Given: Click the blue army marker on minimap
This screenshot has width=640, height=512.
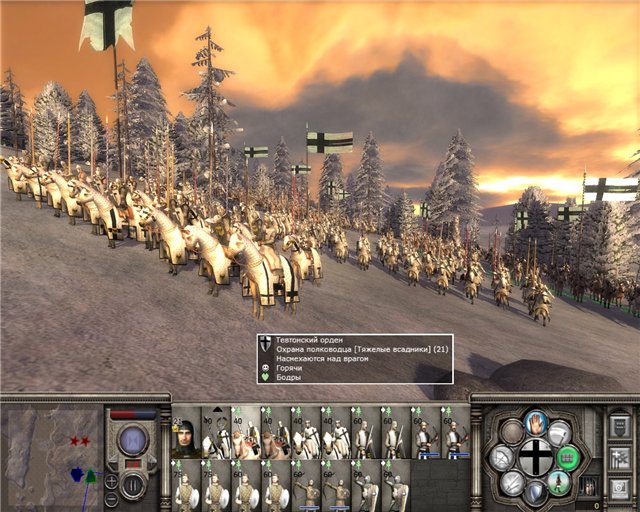Looking at the screenshot, I should coord(77,474).
